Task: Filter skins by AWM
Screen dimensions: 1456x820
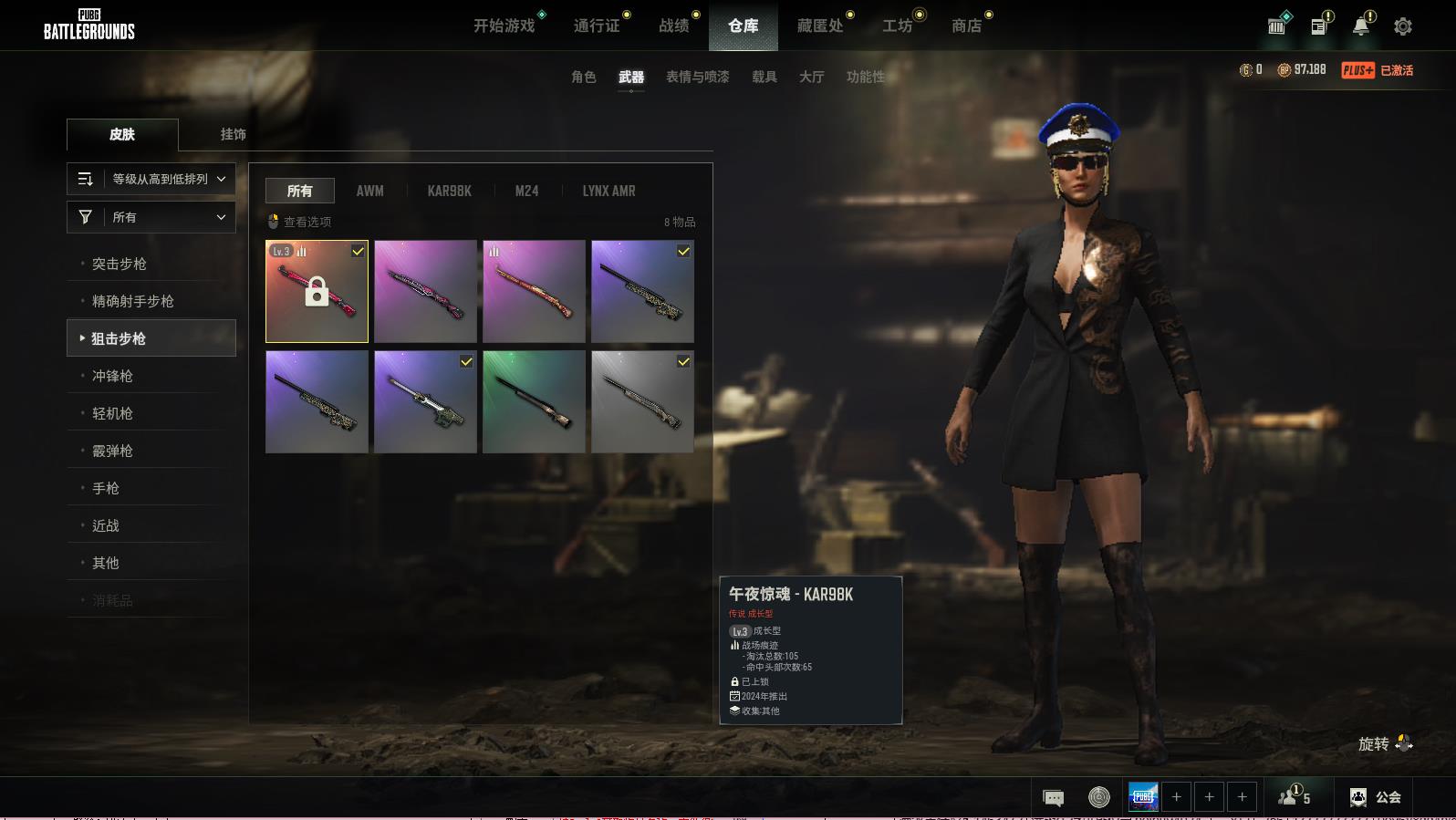Action: tap(369, 191)
